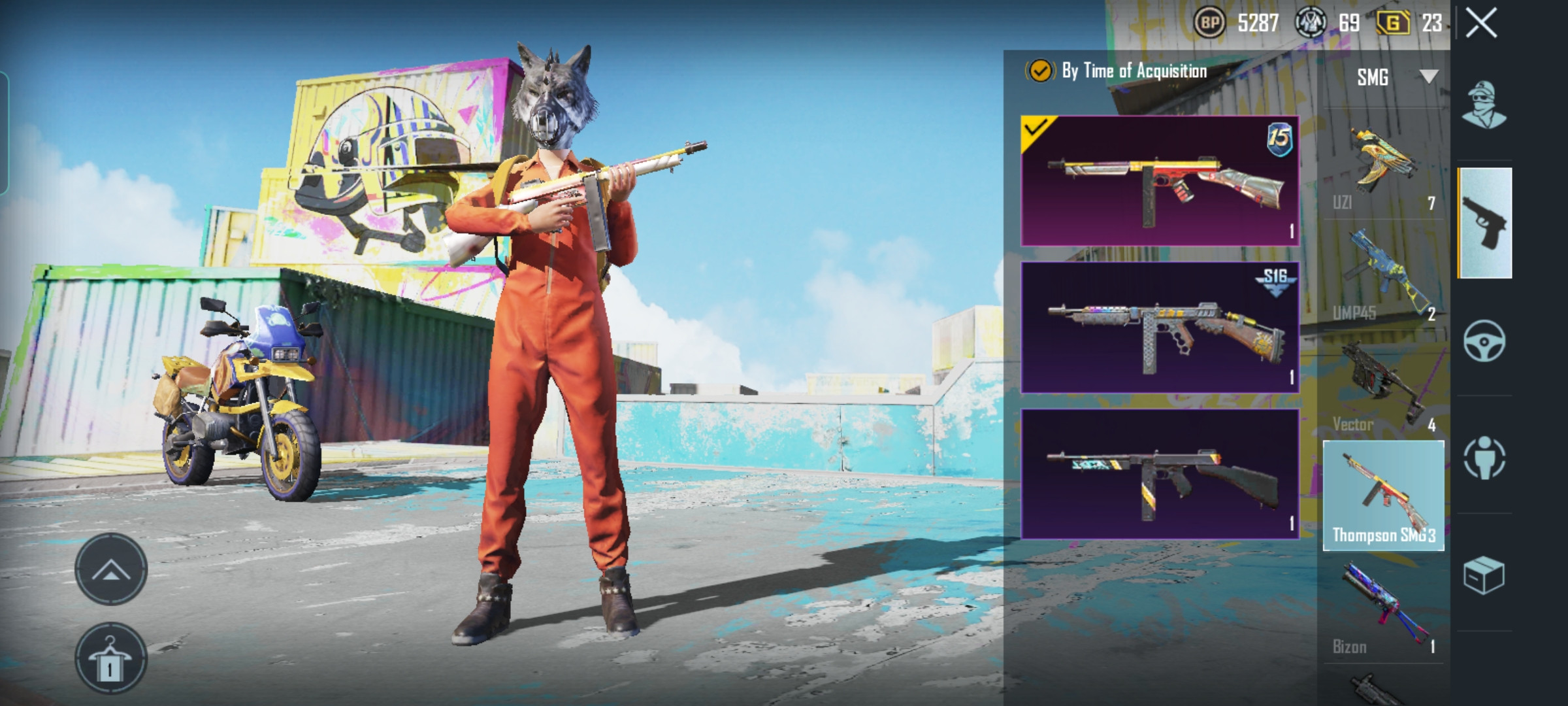Open the outfit character tab
Image resolution: width=1568 pixels, height=706 pixels.
1484,106
